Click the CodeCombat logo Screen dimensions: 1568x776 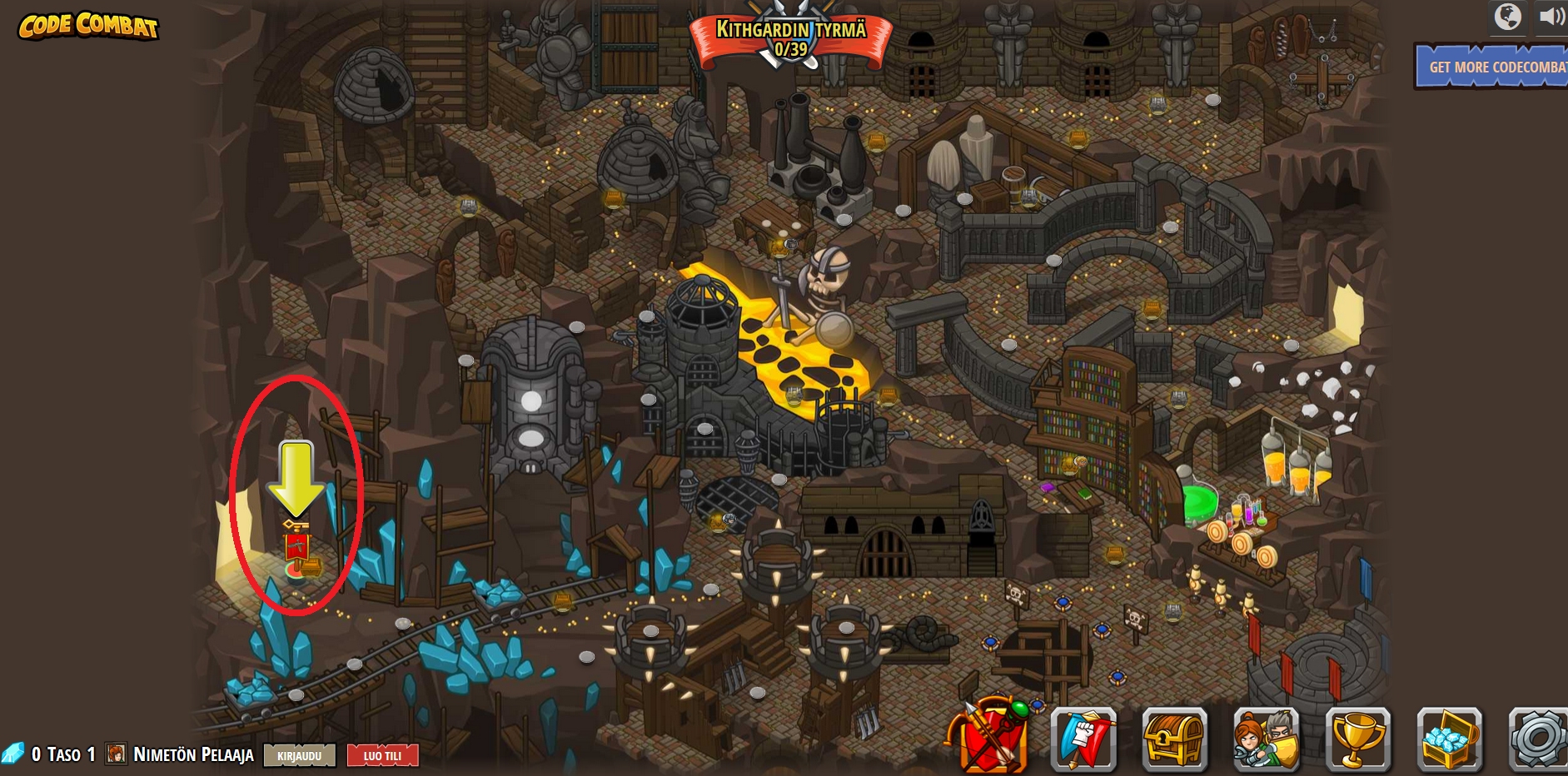click(88, 26)
